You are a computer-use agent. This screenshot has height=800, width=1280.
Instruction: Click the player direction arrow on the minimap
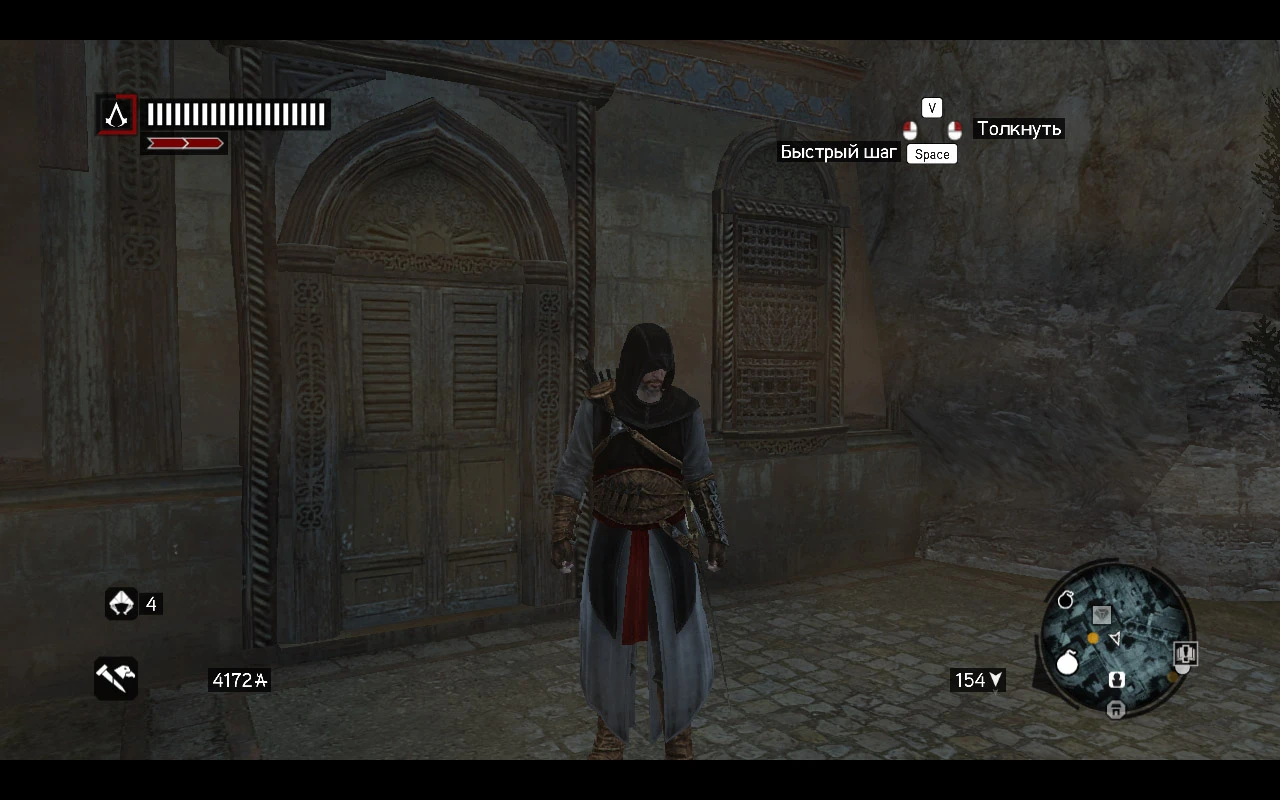pyautogui.click(x=1116, y=639)
